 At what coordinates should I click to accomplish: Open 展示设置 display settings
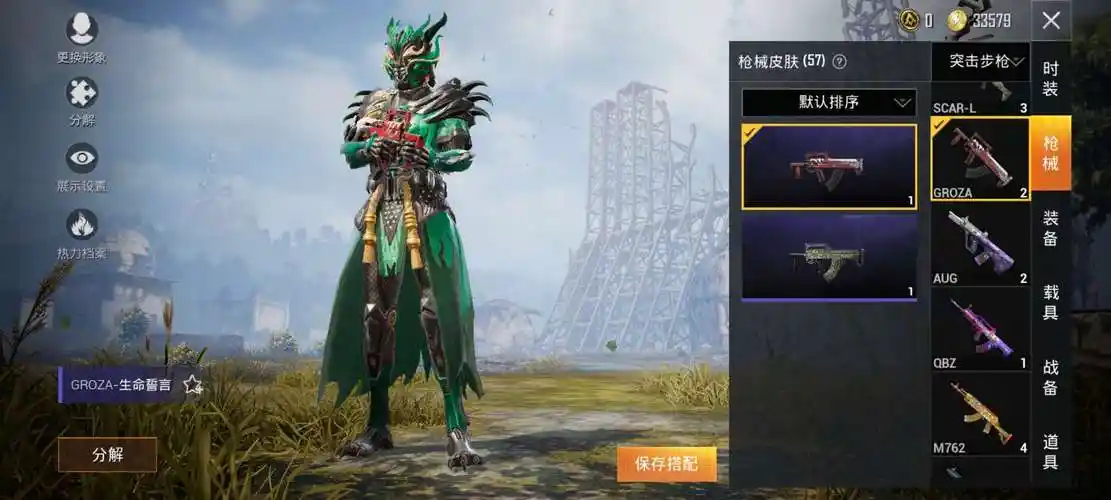[82, 158]
